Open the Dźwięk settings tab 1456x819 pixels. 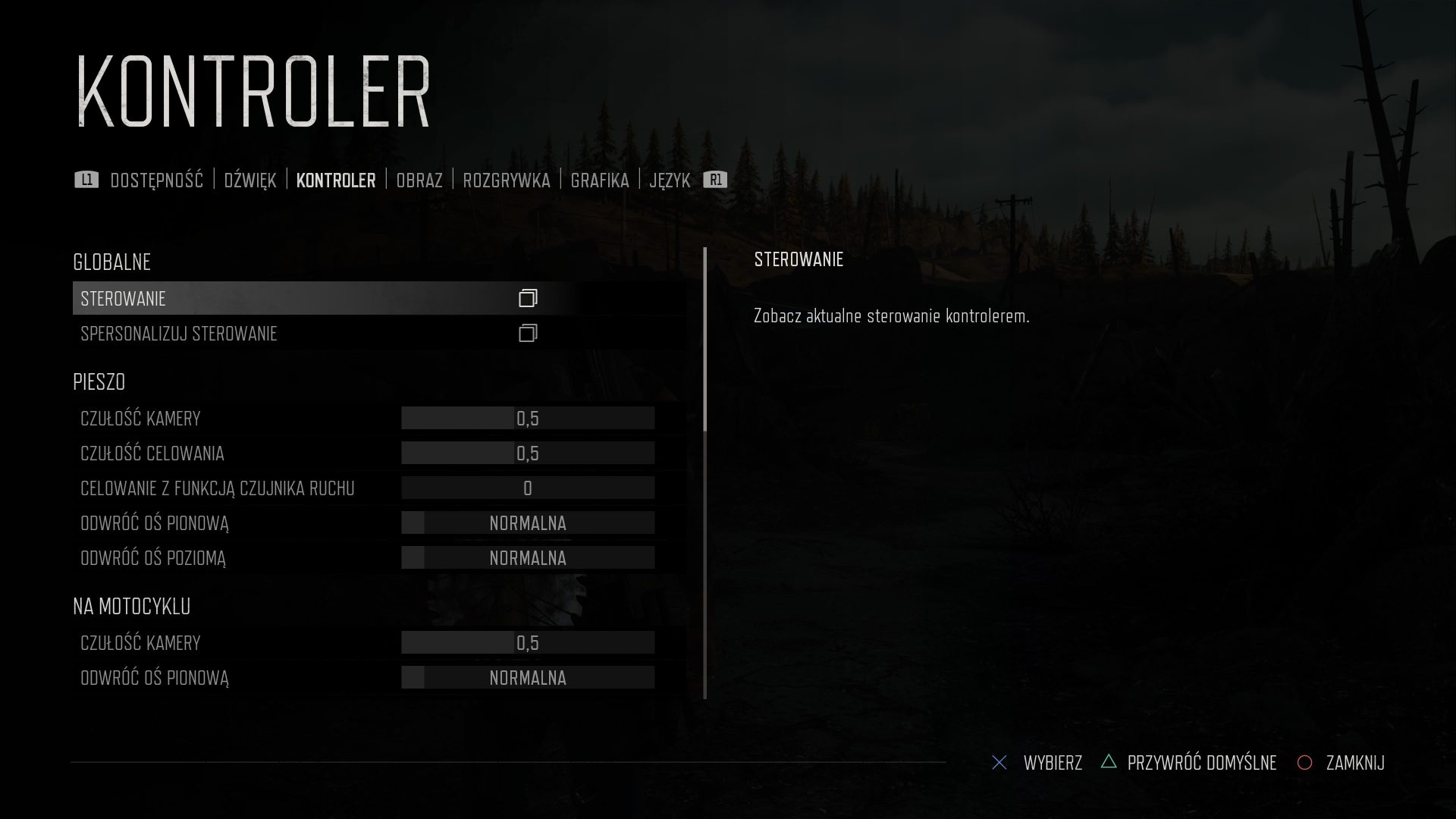coord(249,180)
